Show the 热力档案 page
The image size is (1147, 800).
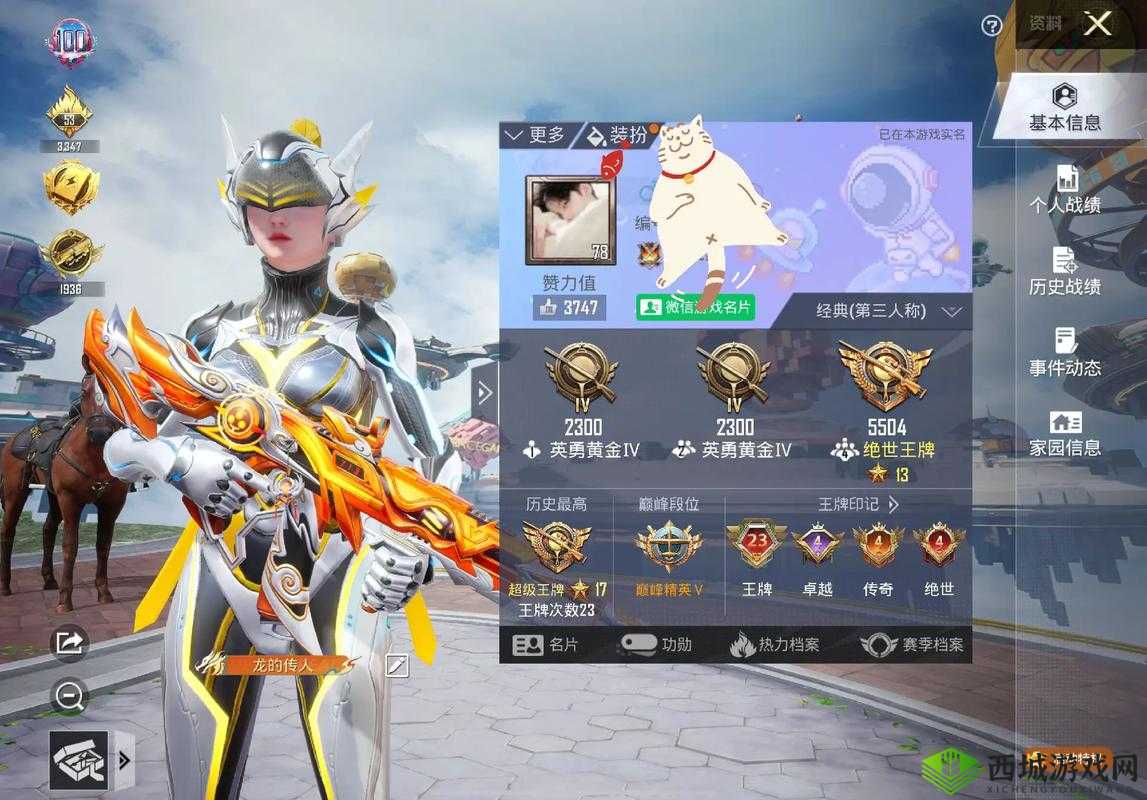point(775,645)
